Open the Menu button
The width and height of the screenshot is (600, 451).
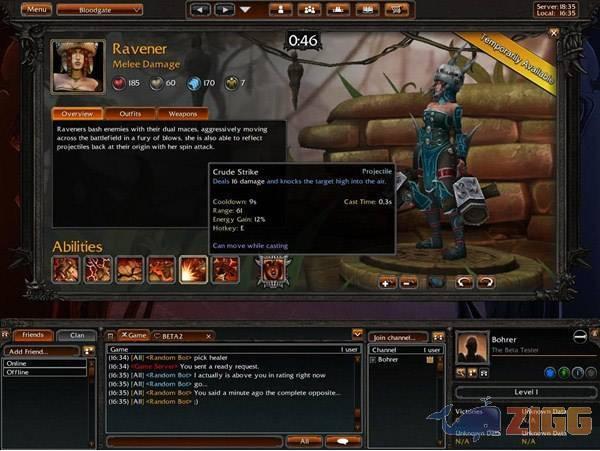[x=36, y=9]
